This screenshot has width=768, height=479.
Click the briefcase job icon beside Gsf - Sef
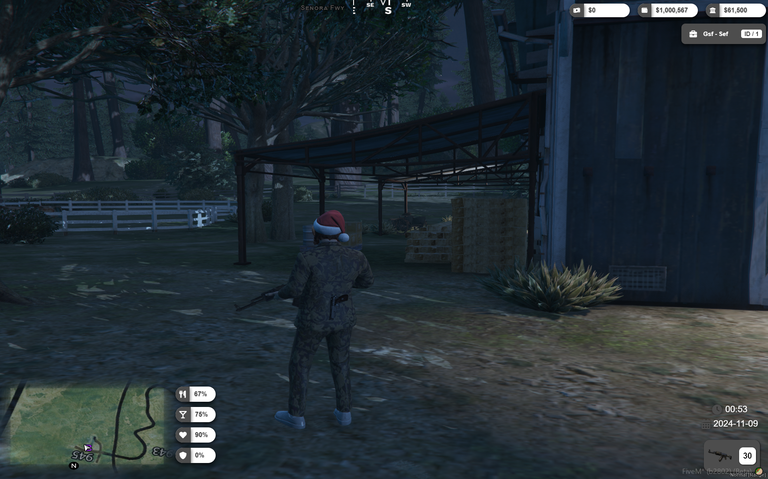[x=693, y=34]
